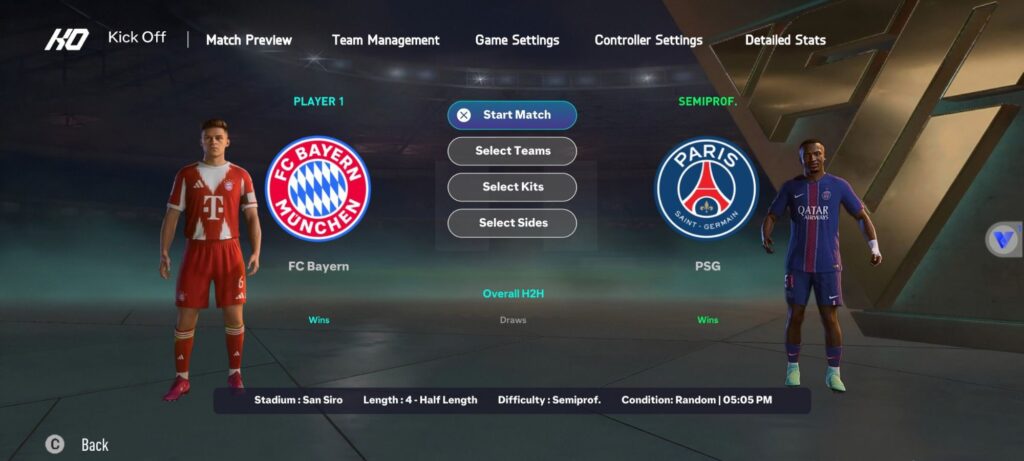This screenshot has width=1024, height=461.
Task: Choose the Select Kits button
Action: point(512,187)
